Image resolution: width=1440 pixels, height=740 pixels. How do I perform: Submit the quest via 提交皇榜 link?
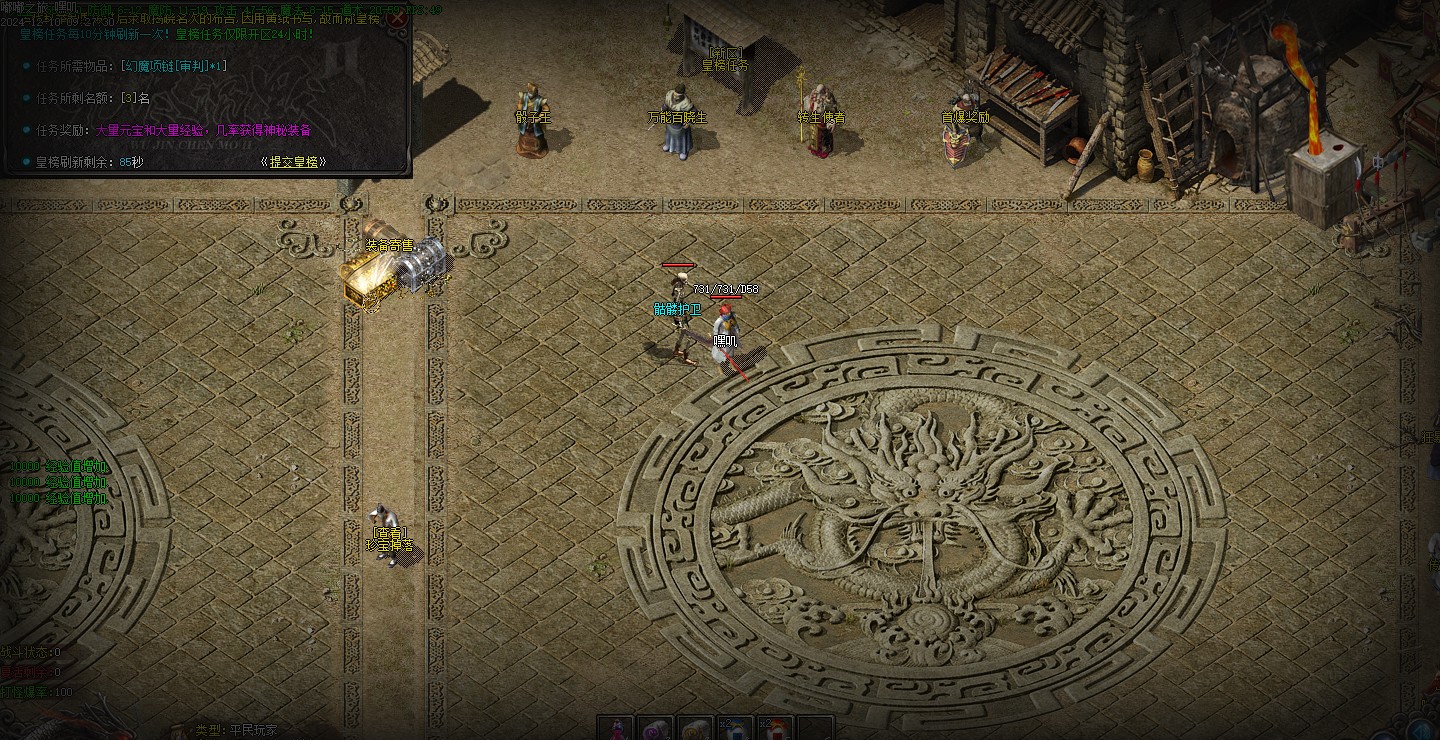click(293, 161)
